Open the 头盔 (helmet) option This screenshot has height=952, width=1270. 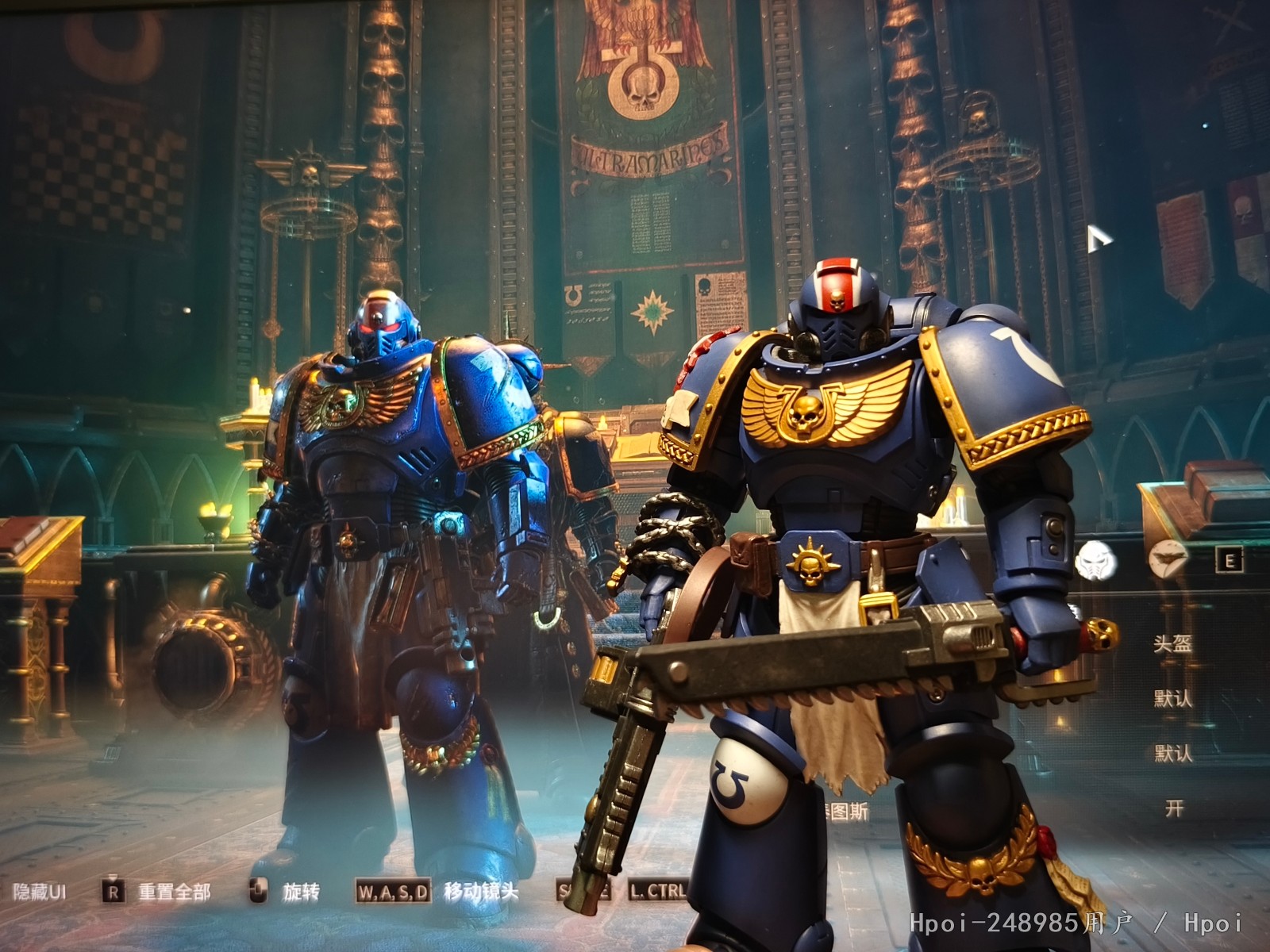click(x=1172, y=643)
